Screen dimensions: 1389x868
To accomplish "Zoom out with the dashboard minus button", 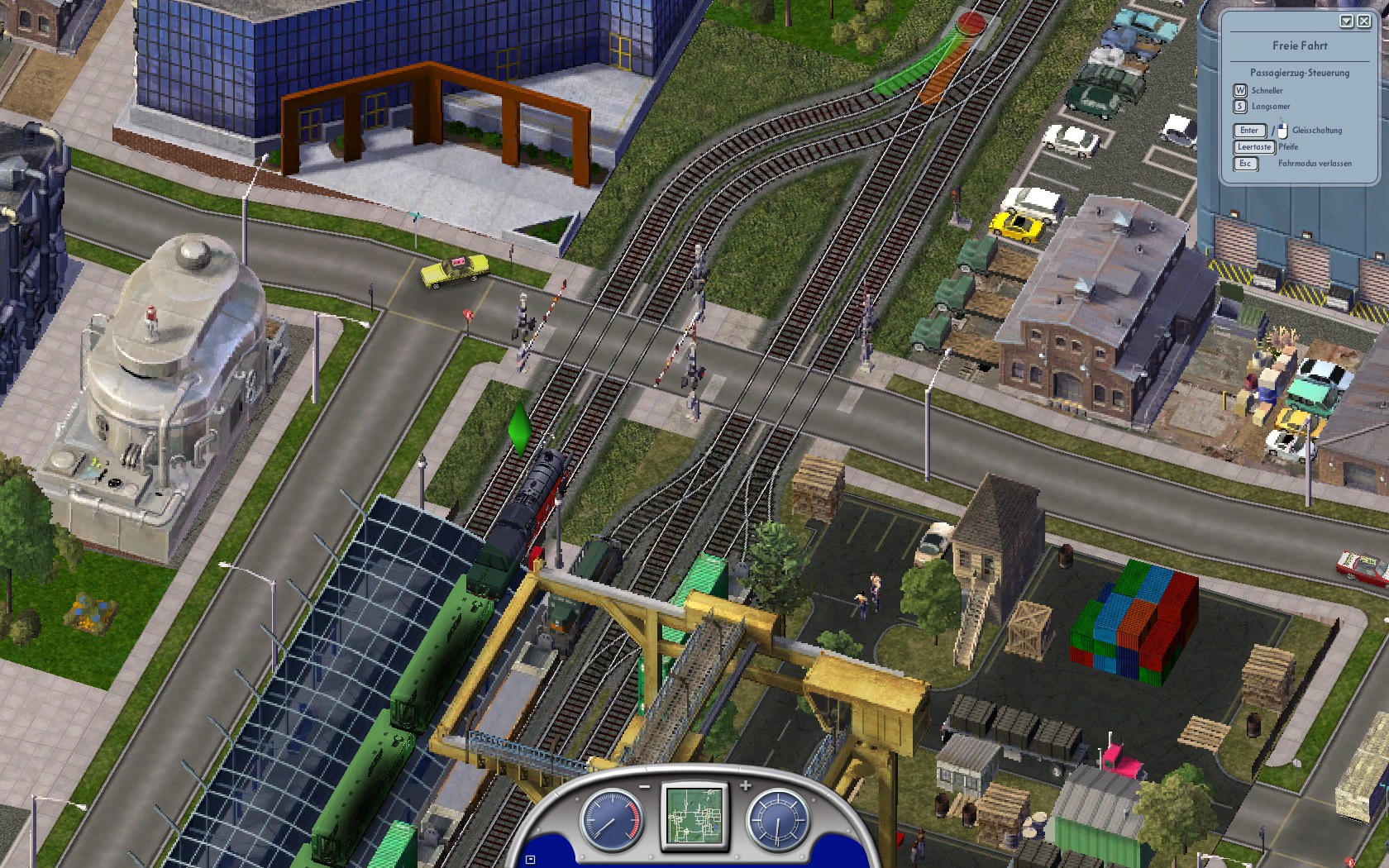I will (x=644, y=785).
